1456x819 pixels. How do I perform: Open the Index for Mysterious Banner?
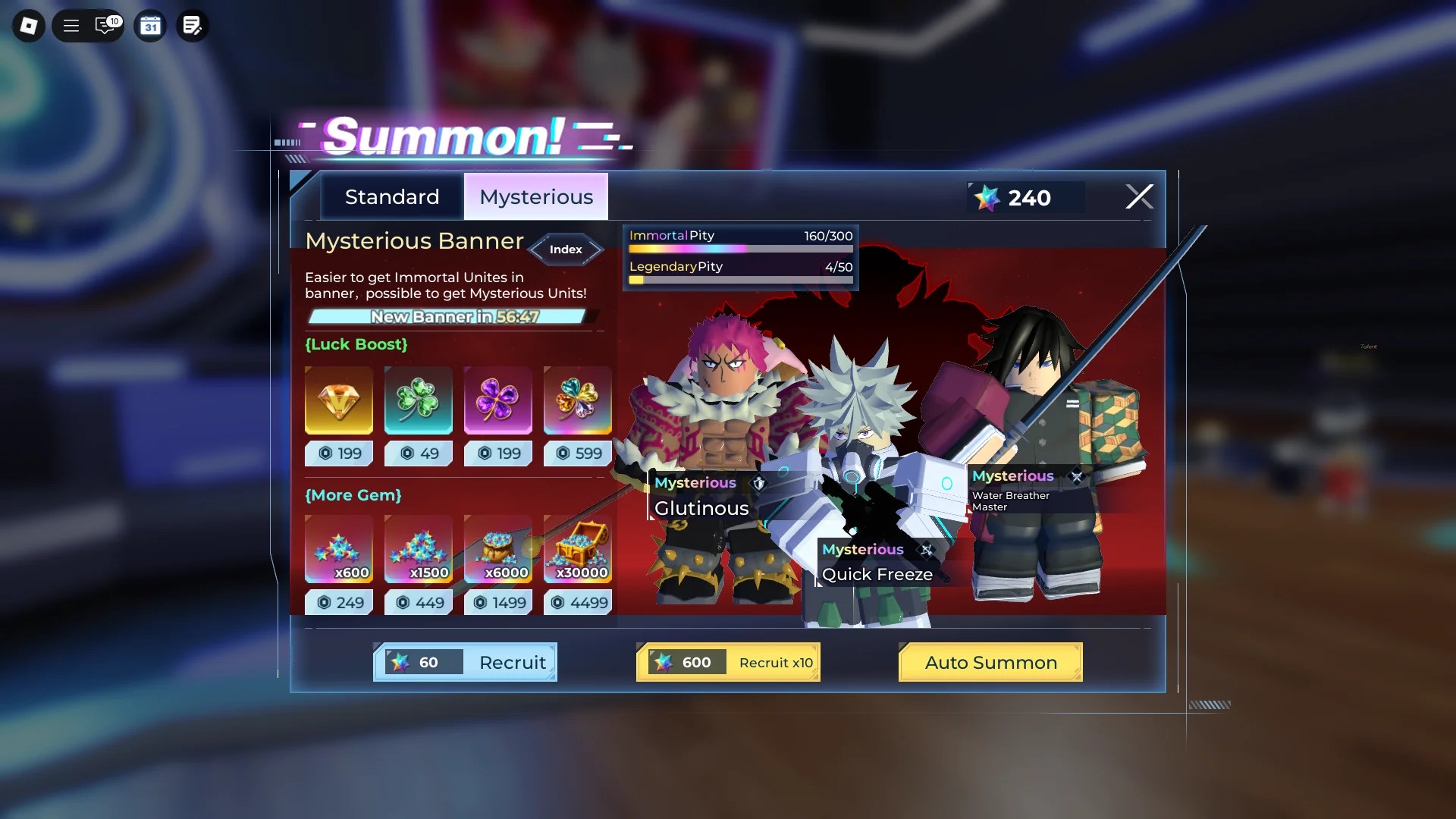(565, 249)
